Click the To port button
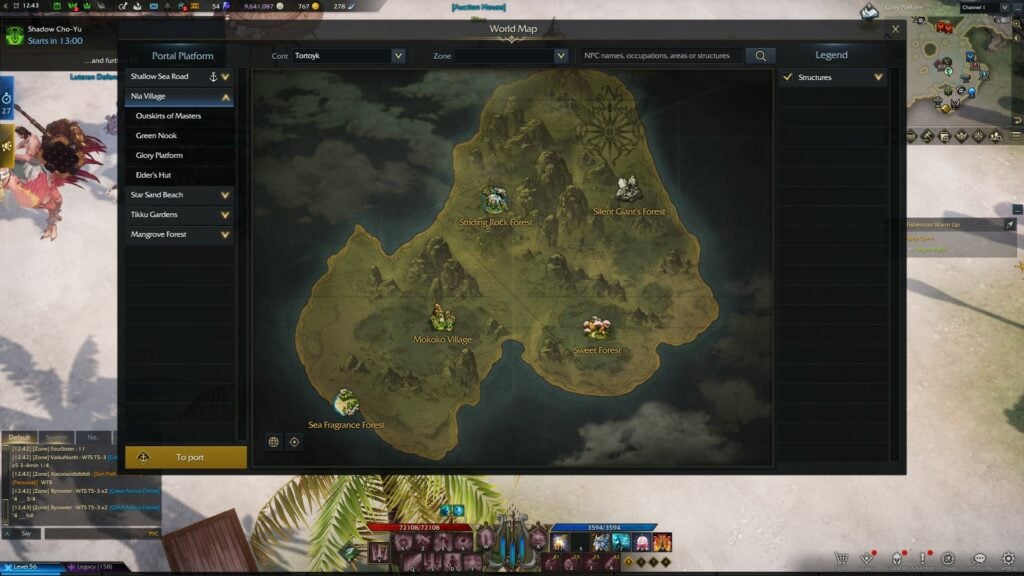 (186, 457)
